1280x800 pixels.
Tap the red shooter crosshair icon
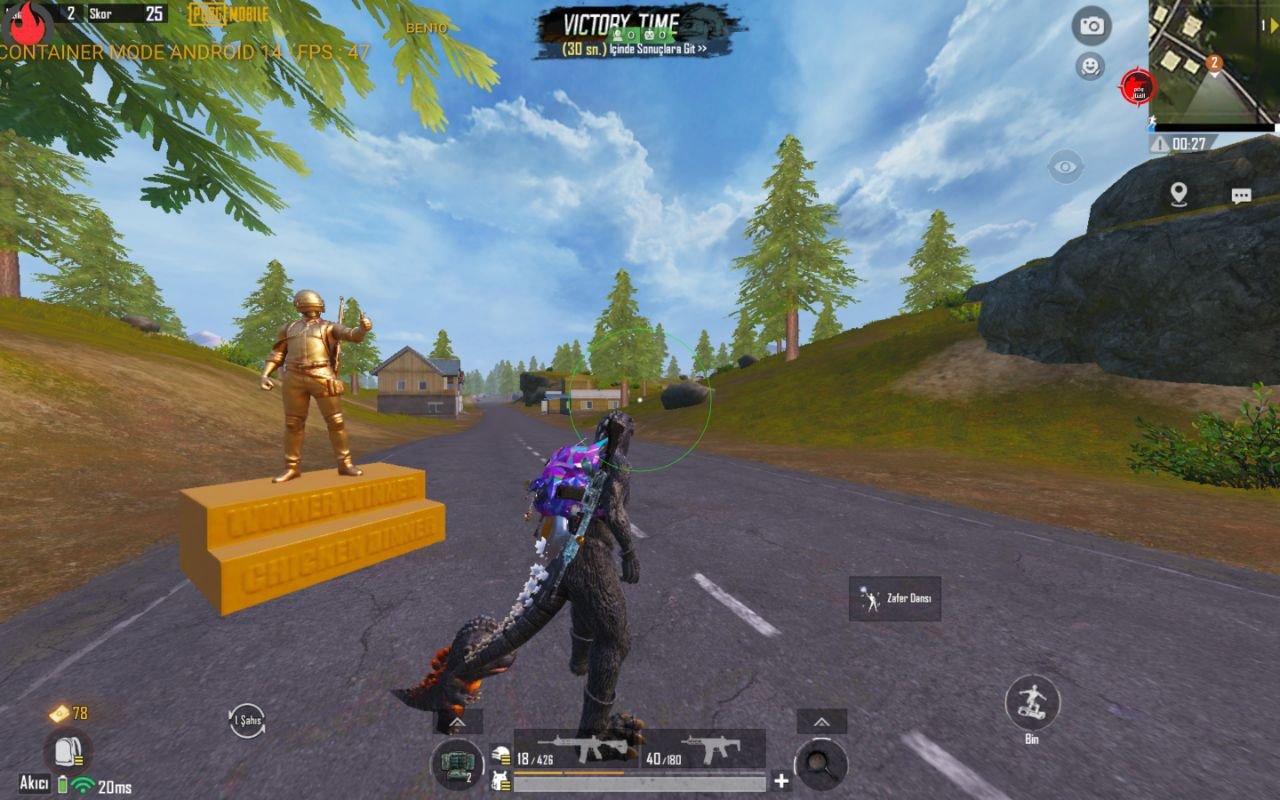1138,88
